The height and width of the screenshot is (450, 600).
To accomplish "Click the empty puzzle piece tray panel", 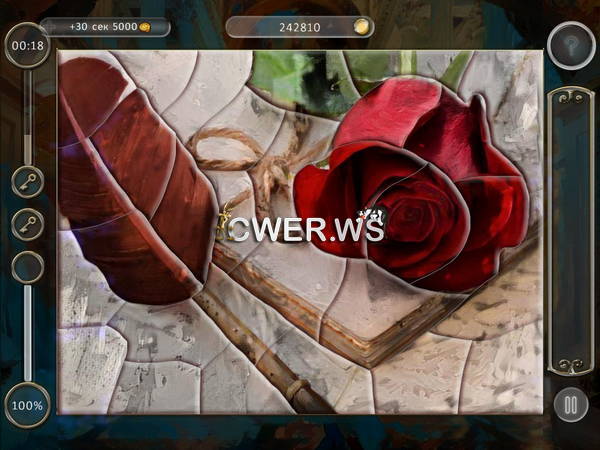I will (x=570, y=230).
